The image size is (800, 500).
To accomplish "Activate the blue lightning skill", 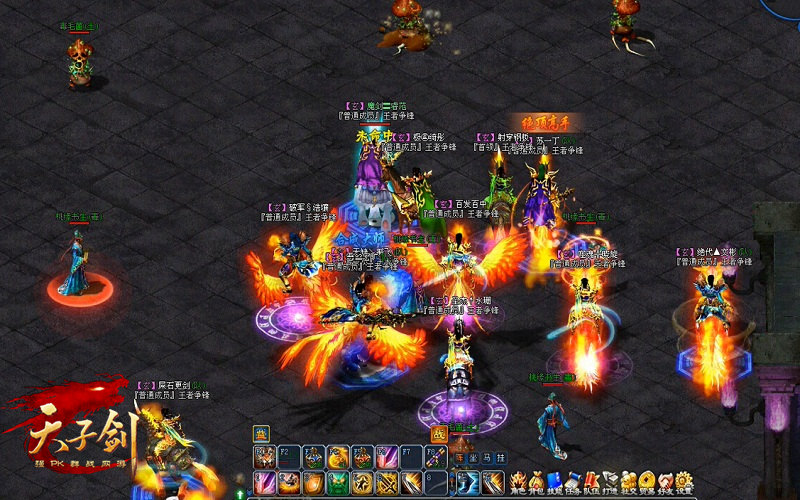I will click(468, 483).
